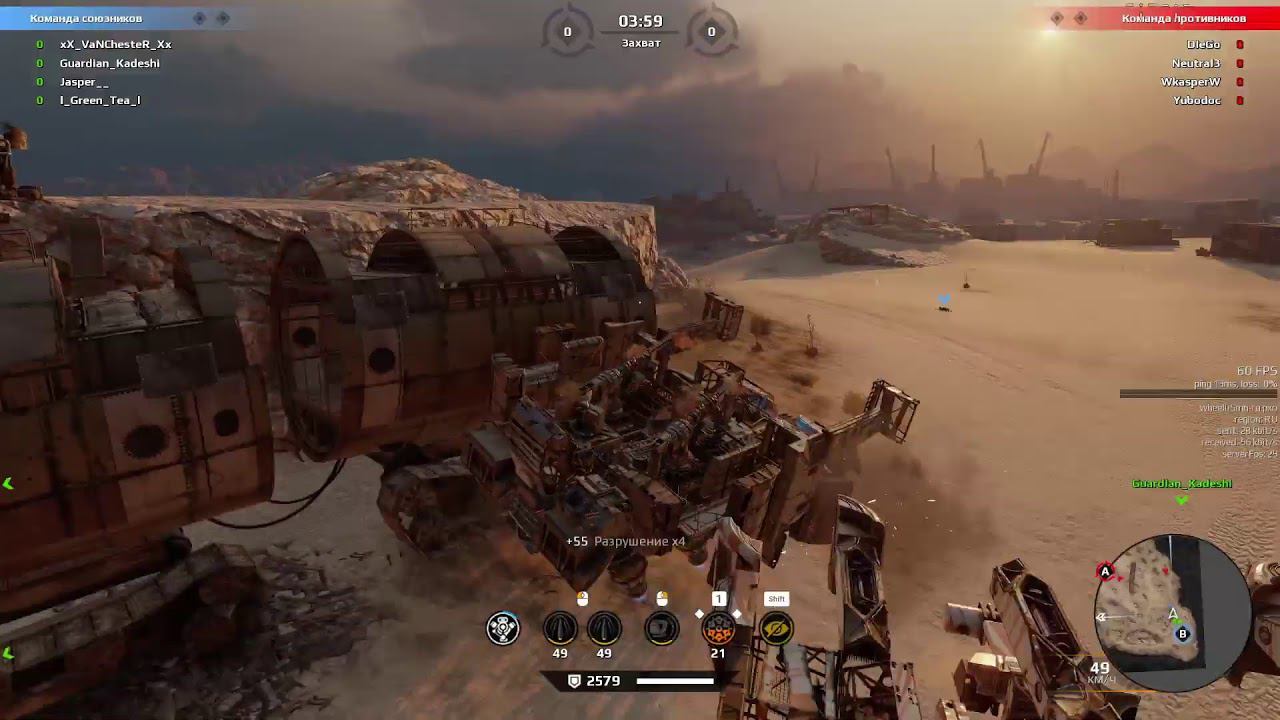
Task: Select the gray box module icon
Action: pyautogui.click(x=661, y=628)
